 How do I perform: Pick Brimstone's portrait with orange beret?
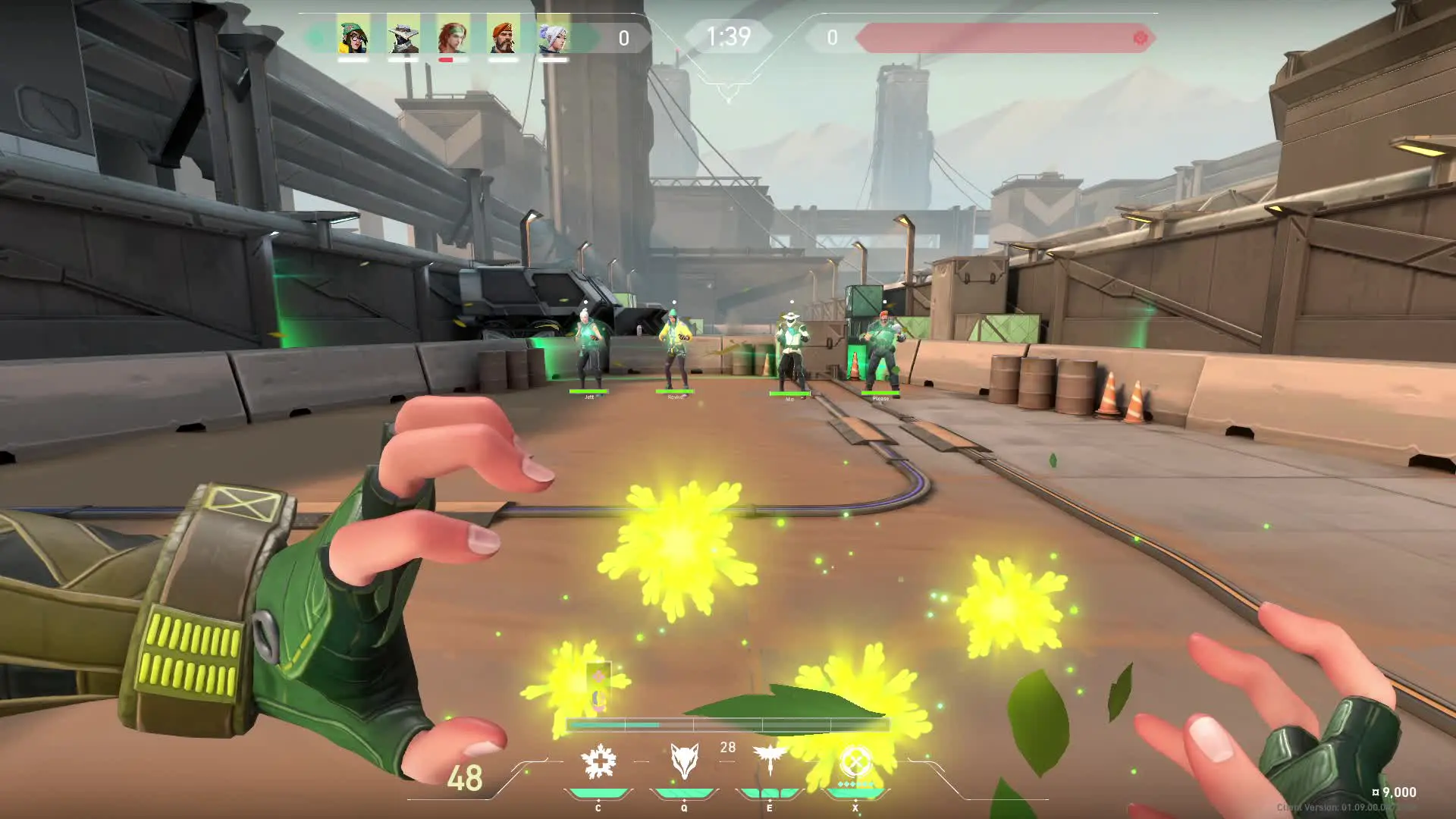point(503,35)
